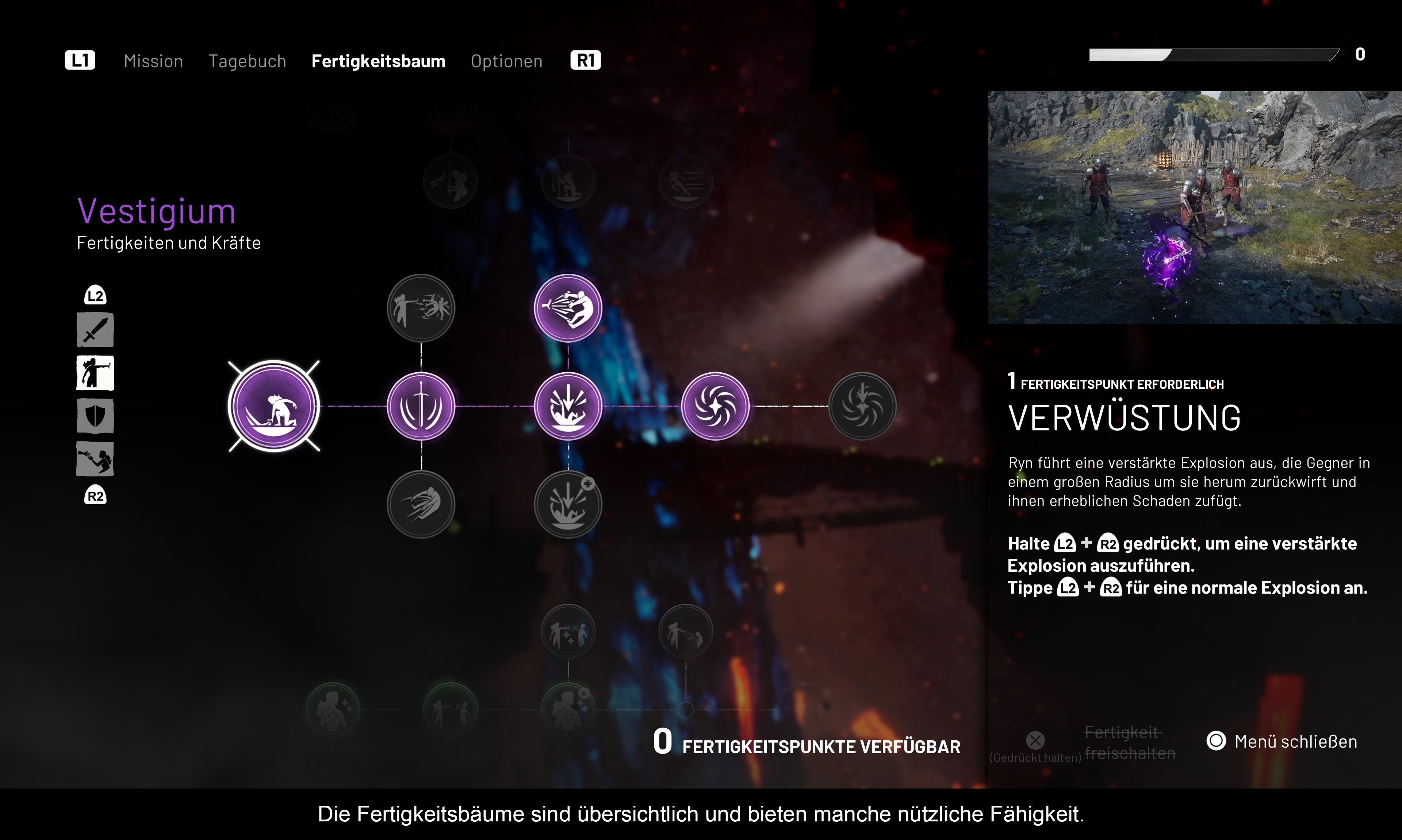Choose the sword with wings skill node
This screenshot has height=840, width=1402.
click(x=421, y=406)
